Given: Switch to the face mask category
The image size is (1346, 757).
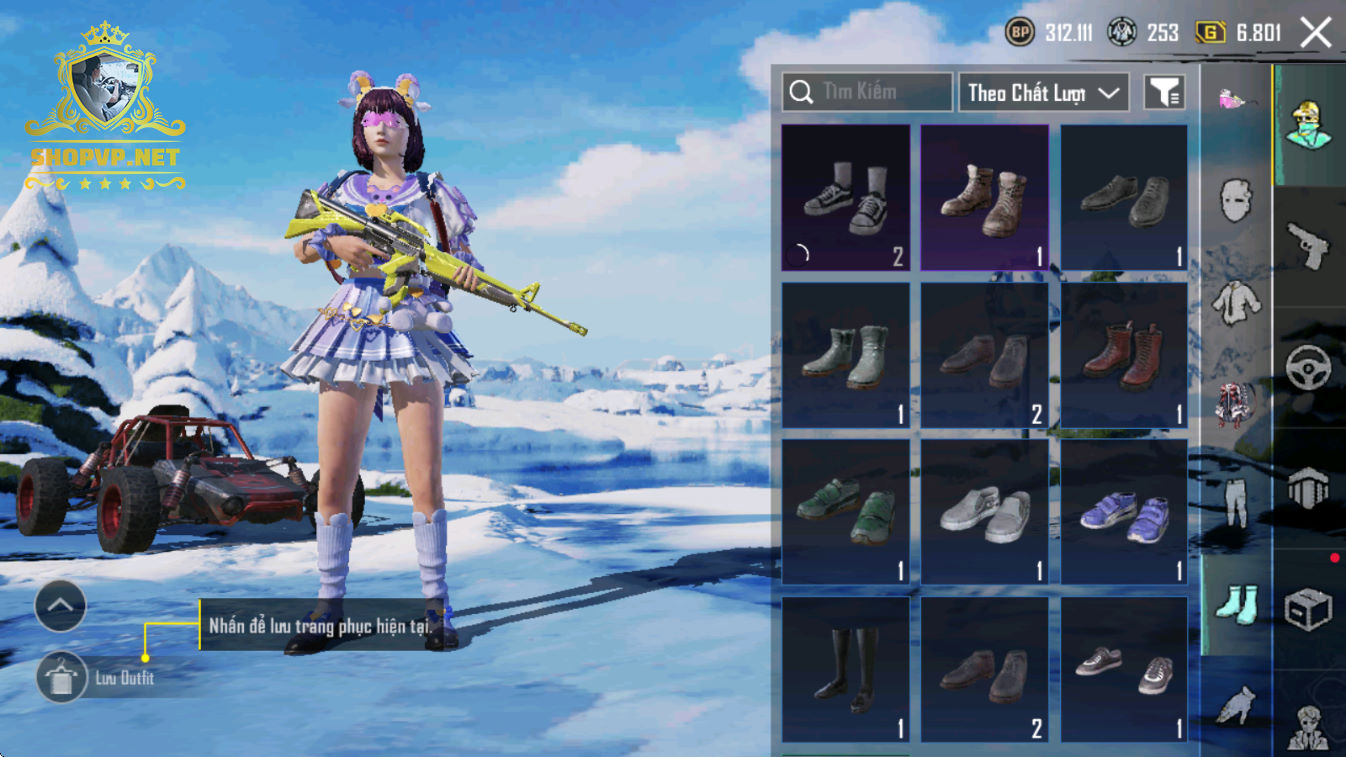Looking at the screenshot, I should point(1236,200).
